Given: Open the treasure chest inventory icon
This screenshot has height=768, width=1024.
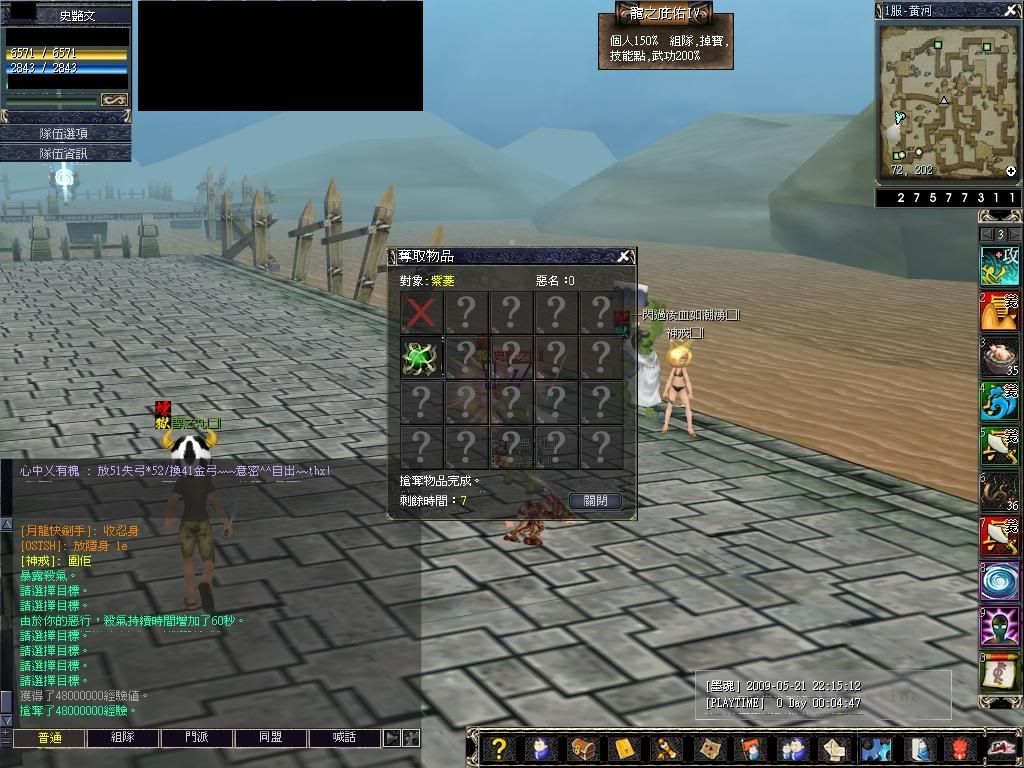Looking at the screenshot, I should [582, 749].
